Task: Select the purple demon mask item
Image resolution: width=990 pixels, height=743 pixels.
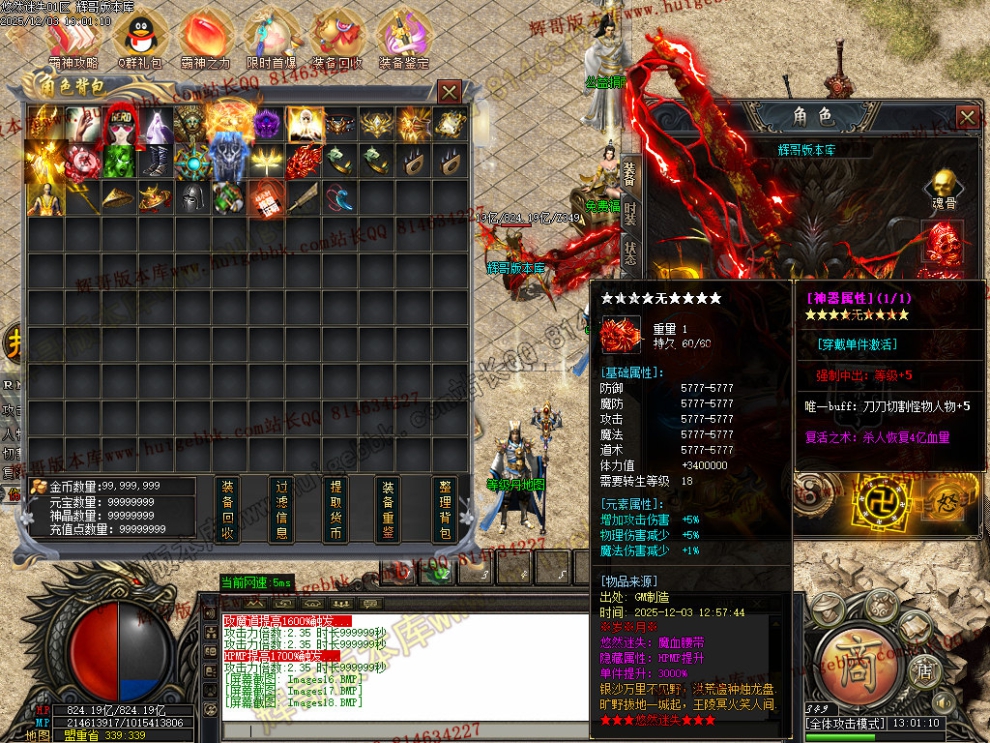Action: click(x=265, y=124)
